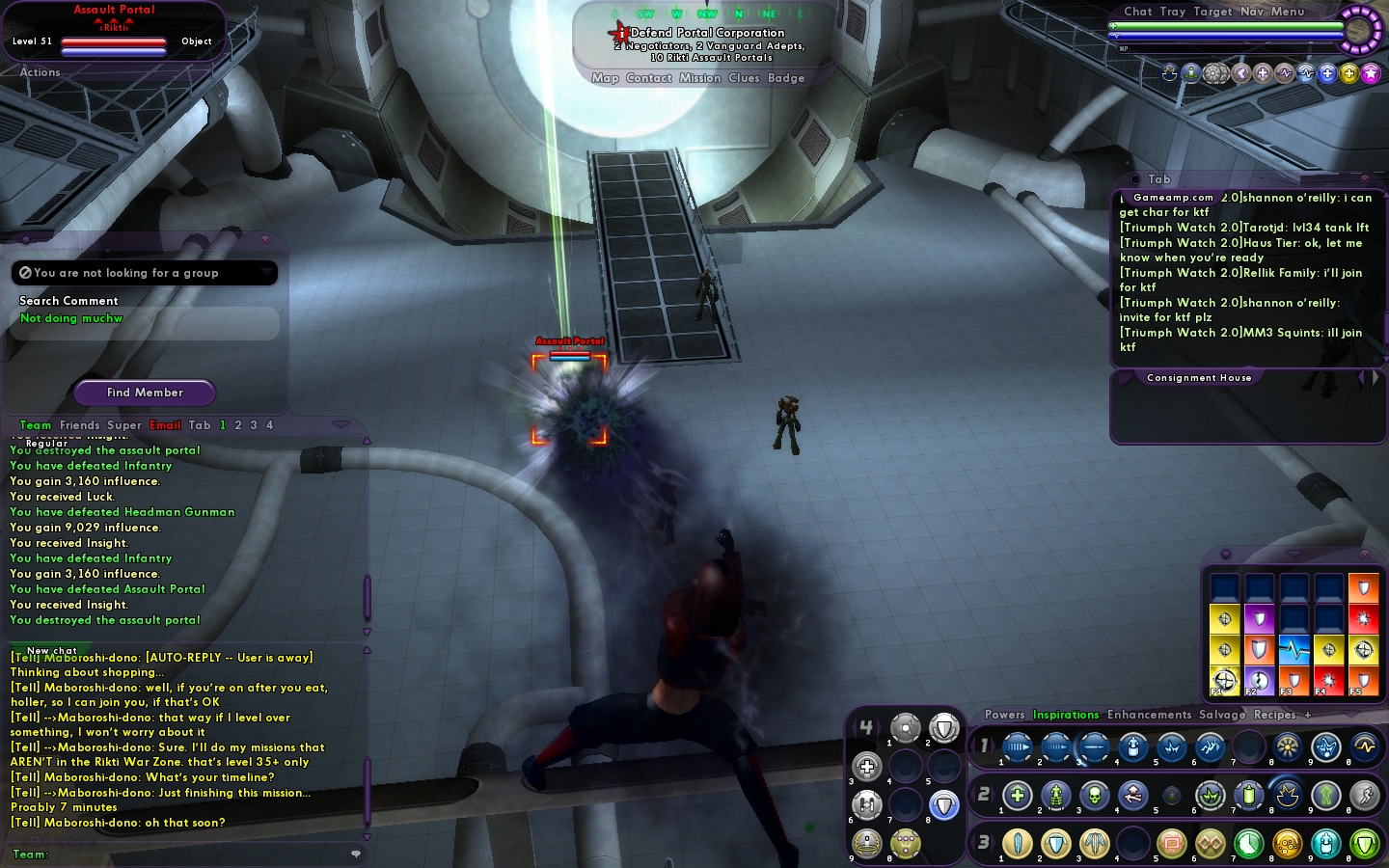Open the Map window

pyautogui.click(x=605, y=78)
